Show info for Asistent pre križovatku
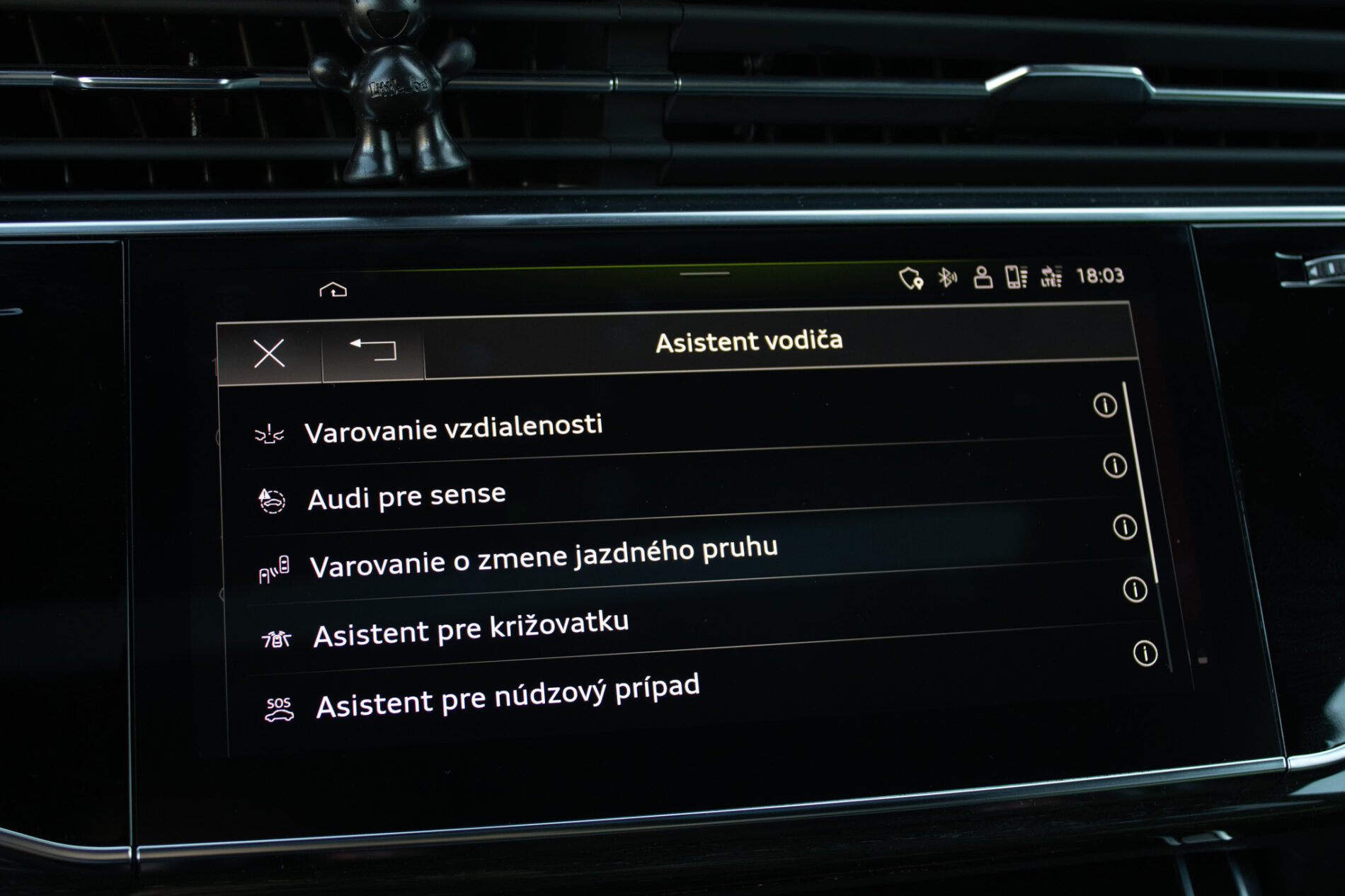1345x896 pixels. 1135,590
